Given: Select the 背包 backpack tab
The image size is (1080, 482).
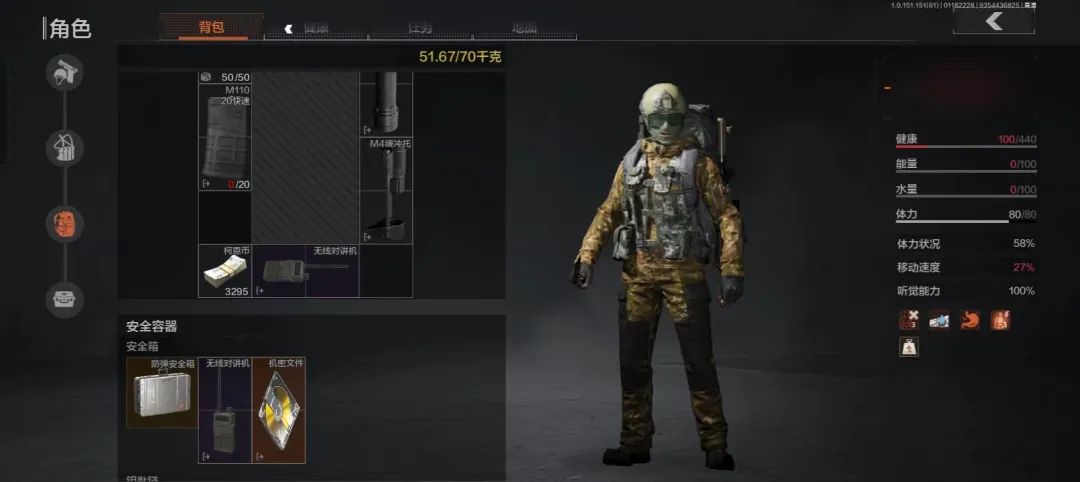Looking at the screenshot, I should click(x=212, y=28).
